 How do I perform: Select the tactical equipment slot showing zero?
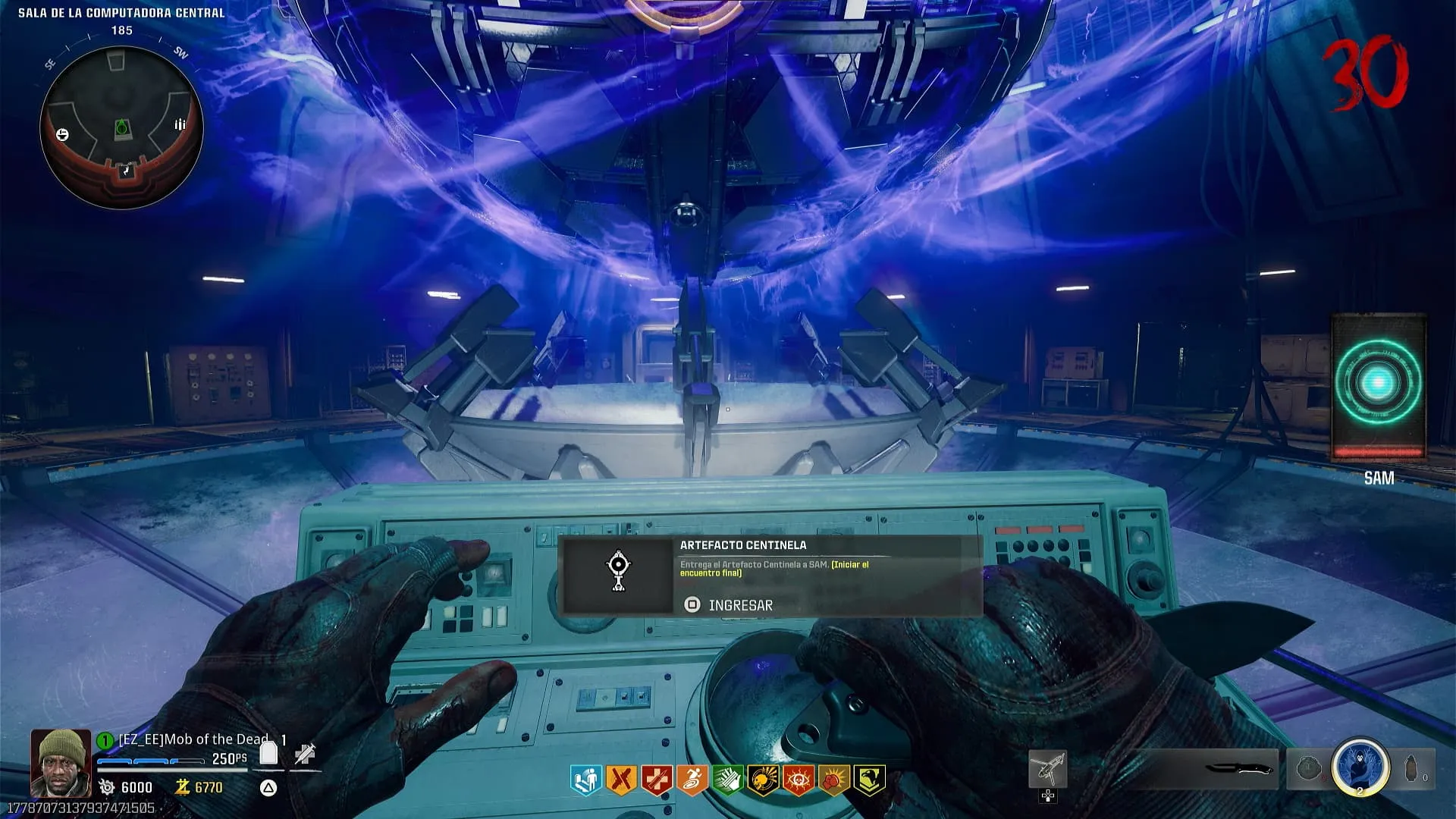pos(1414,769)
